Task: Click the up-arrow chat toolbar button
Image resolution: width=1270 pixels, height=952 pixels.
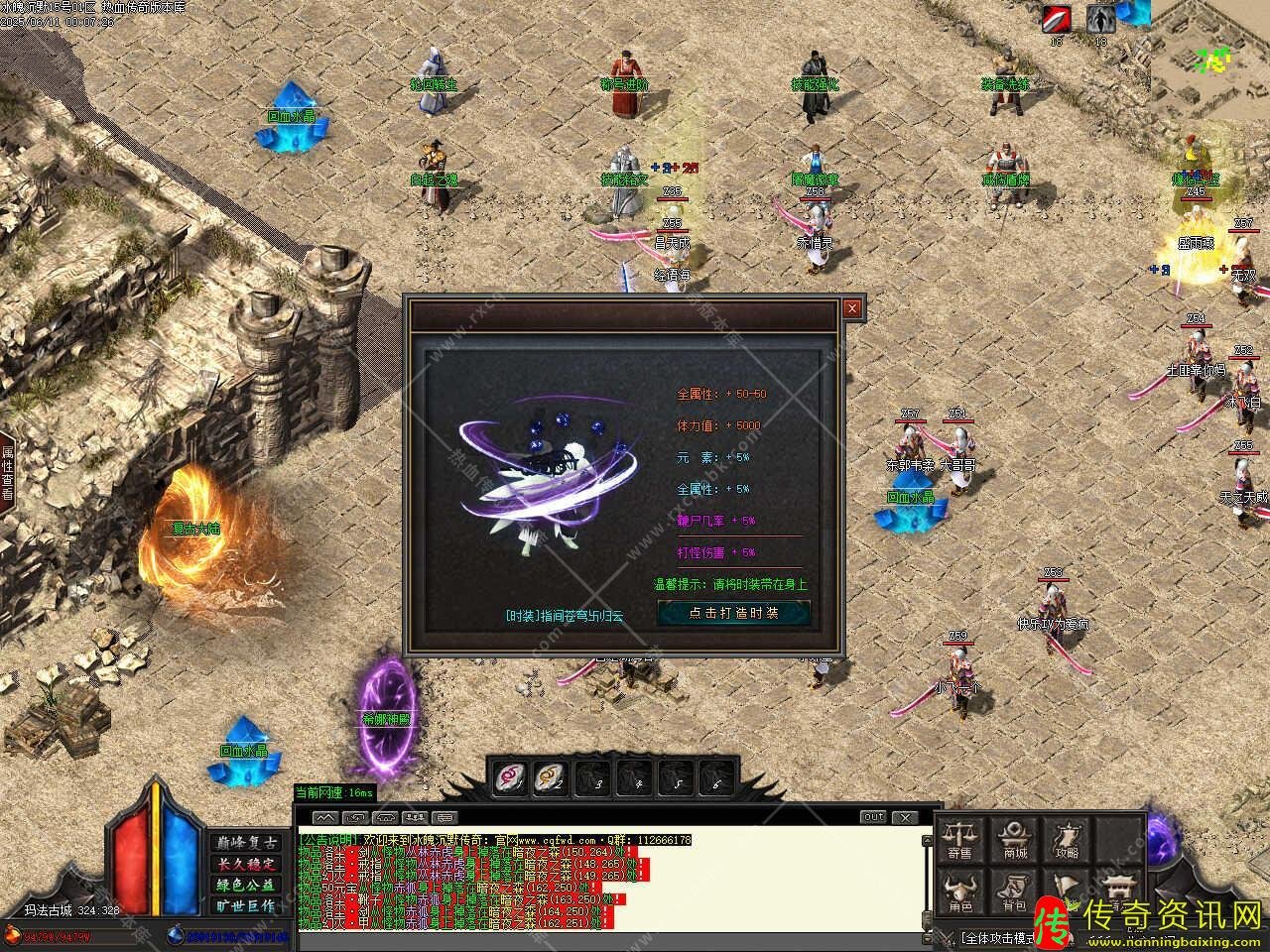Action: (x=324, y=817)
